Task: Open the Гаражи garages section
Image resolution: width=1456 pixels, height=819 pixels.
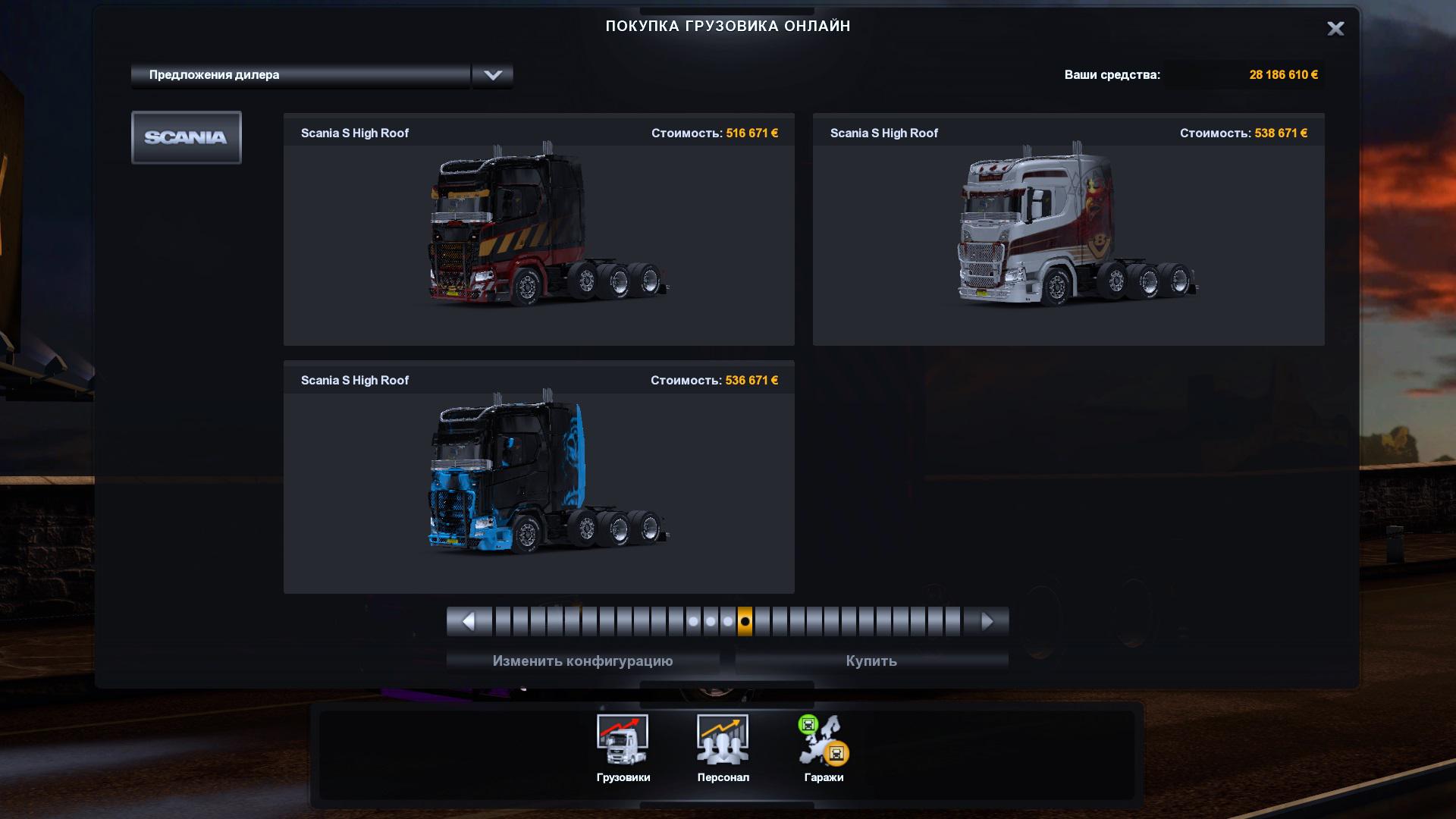Action: tap(824, 748)
